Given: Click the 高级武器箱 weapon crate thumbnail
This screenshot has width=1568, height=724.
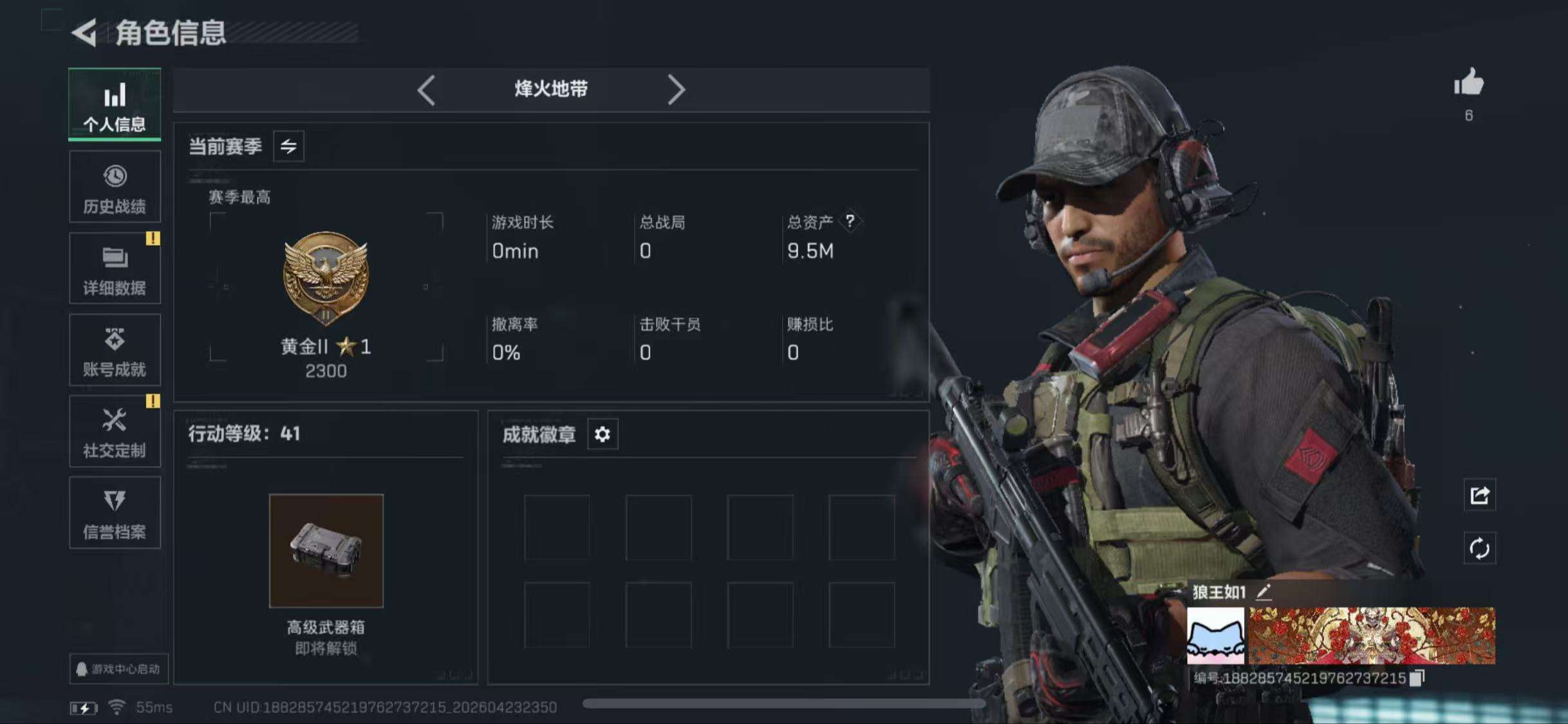Looking at the screenshot, I should coord(326,550).
